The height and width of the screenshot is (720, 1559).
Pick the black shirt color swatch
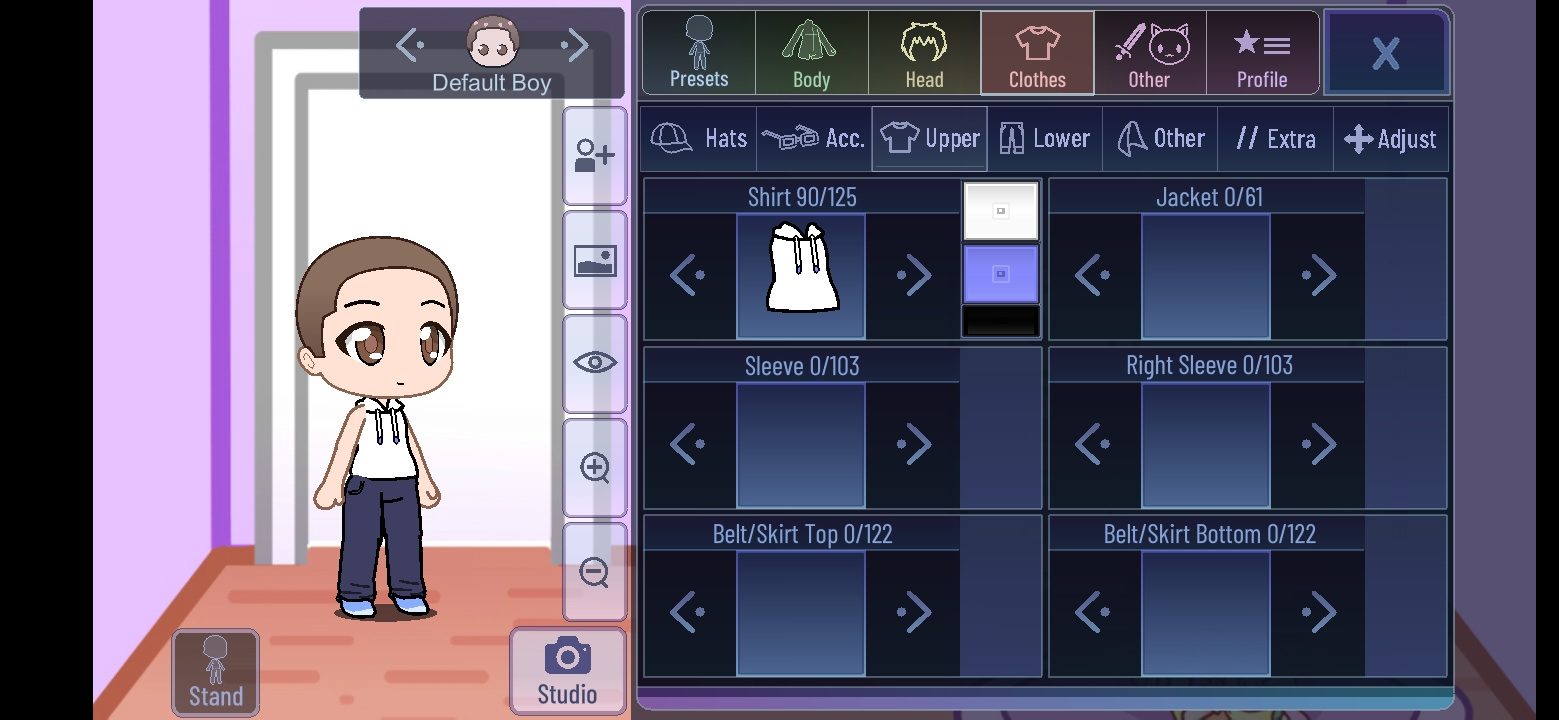[x=1000, y=320]
